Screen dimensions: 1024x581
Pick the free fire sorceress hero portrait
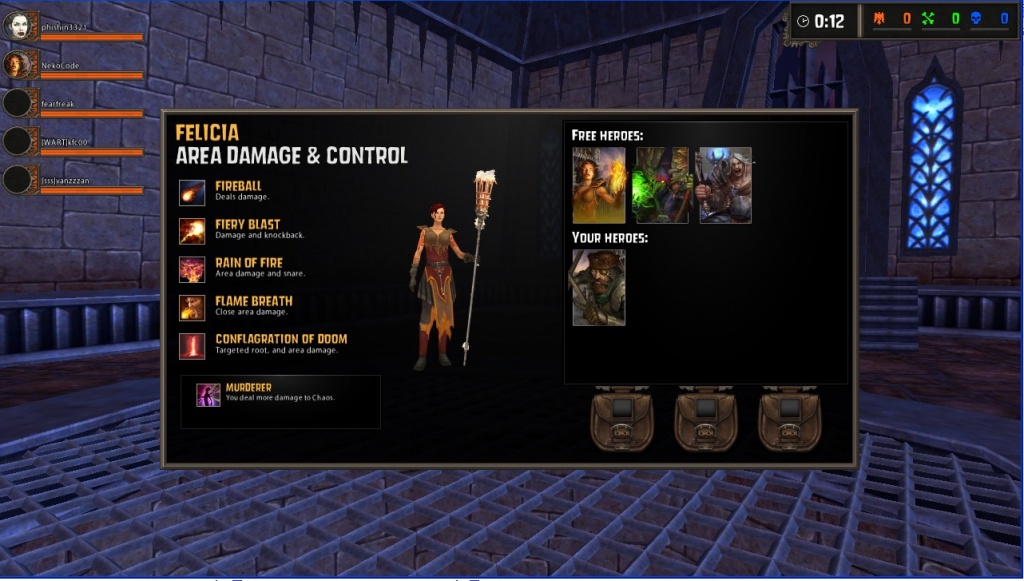[x=599, y=185]
